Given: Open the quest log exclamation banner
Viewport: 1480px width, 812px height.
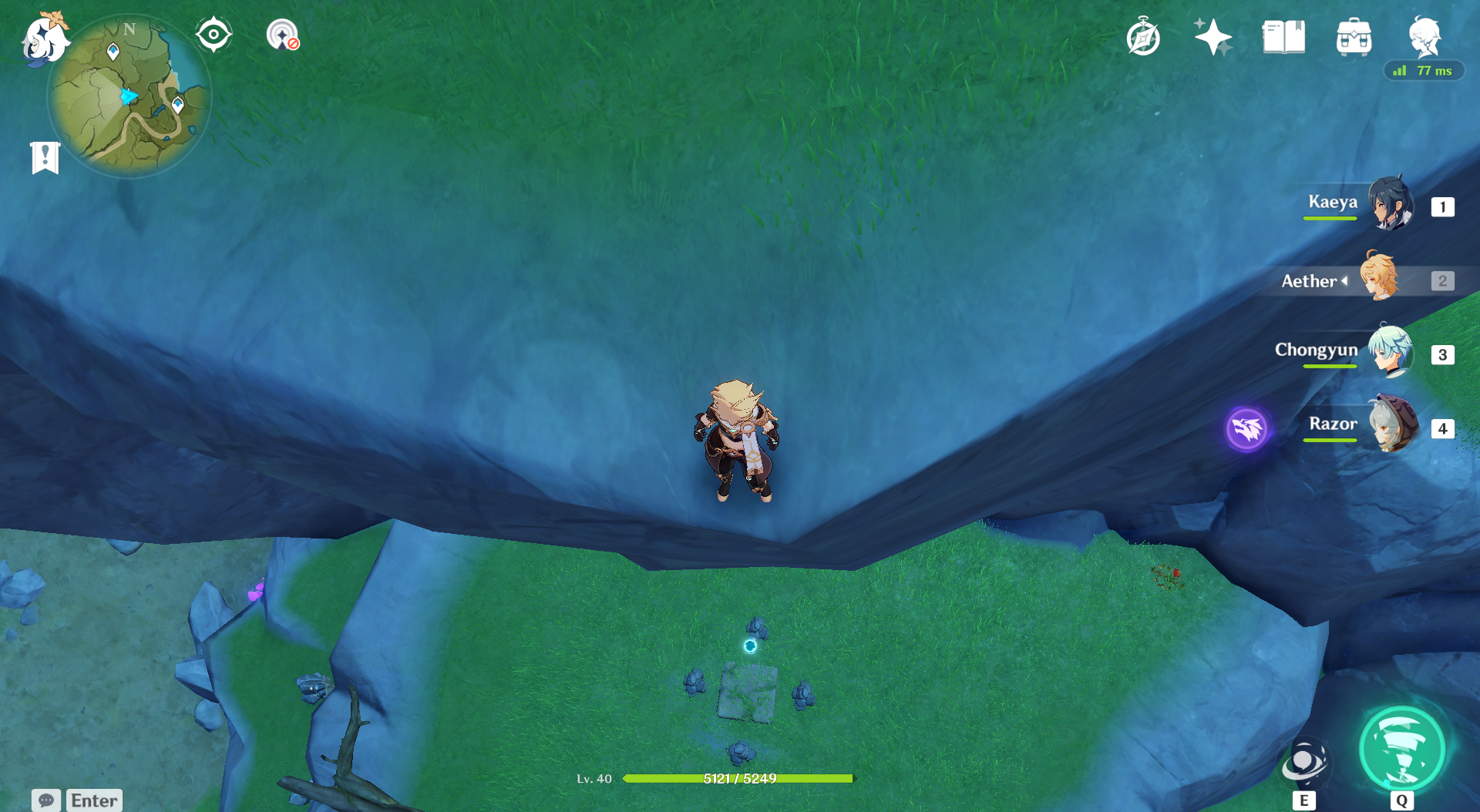Looking at the screenshot, I should point(45,158).
